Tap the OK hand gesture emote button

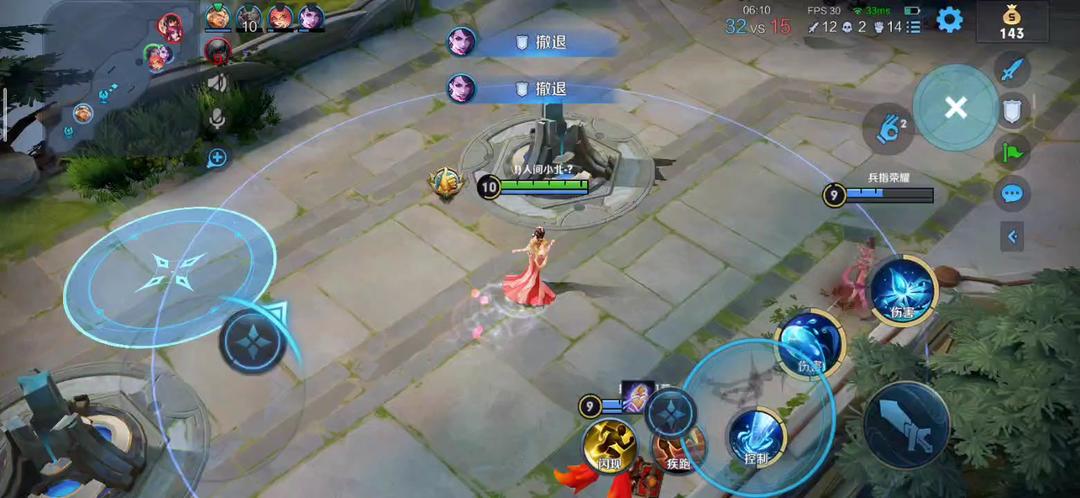coord(887,130)
